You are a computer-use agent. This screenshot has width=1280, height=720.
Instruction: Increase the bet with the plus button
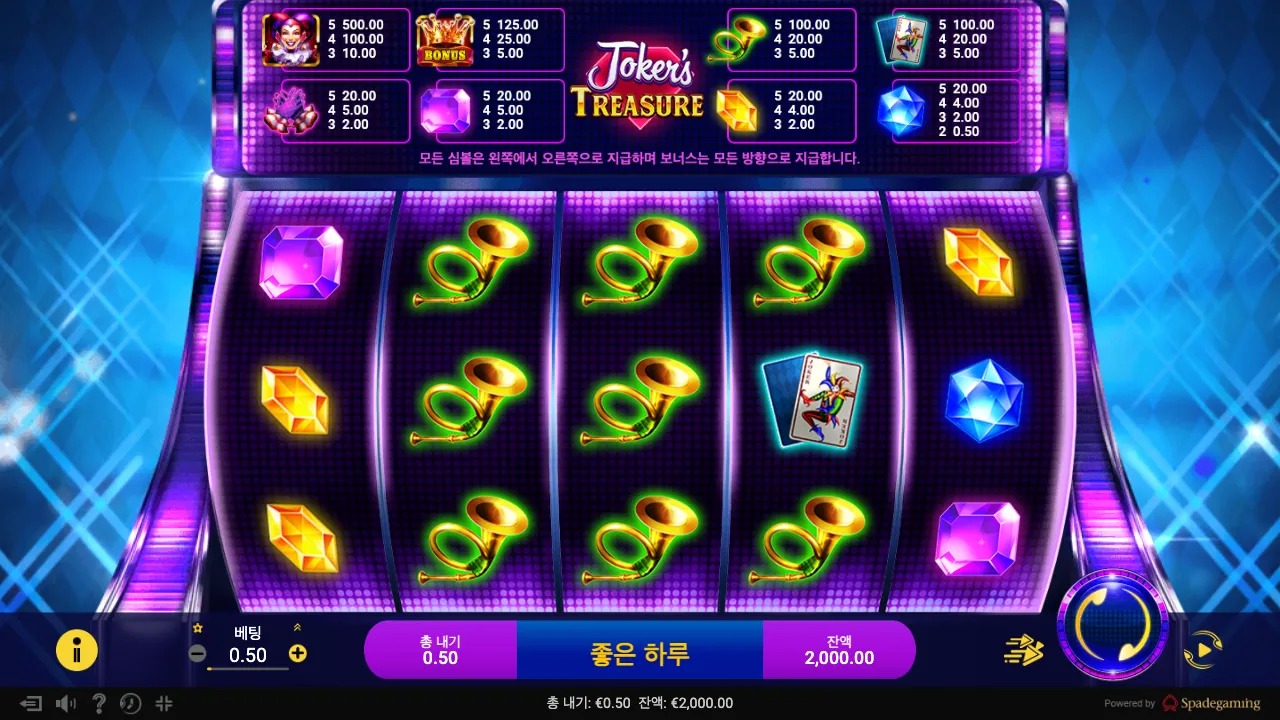(x=296, y=654)
